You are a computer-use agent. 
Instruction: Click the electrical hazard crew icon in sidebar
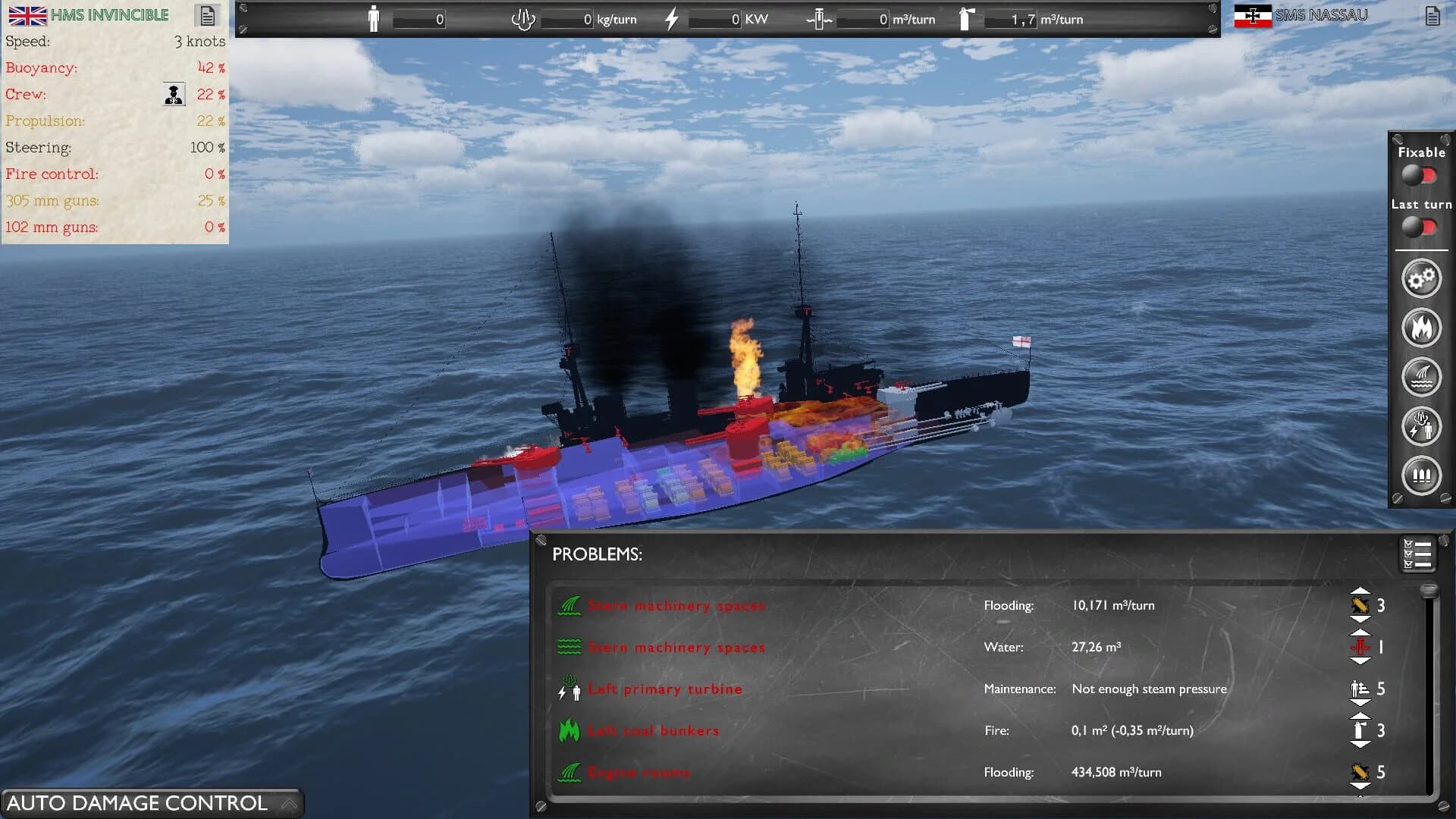click(x=1422, y=426)
